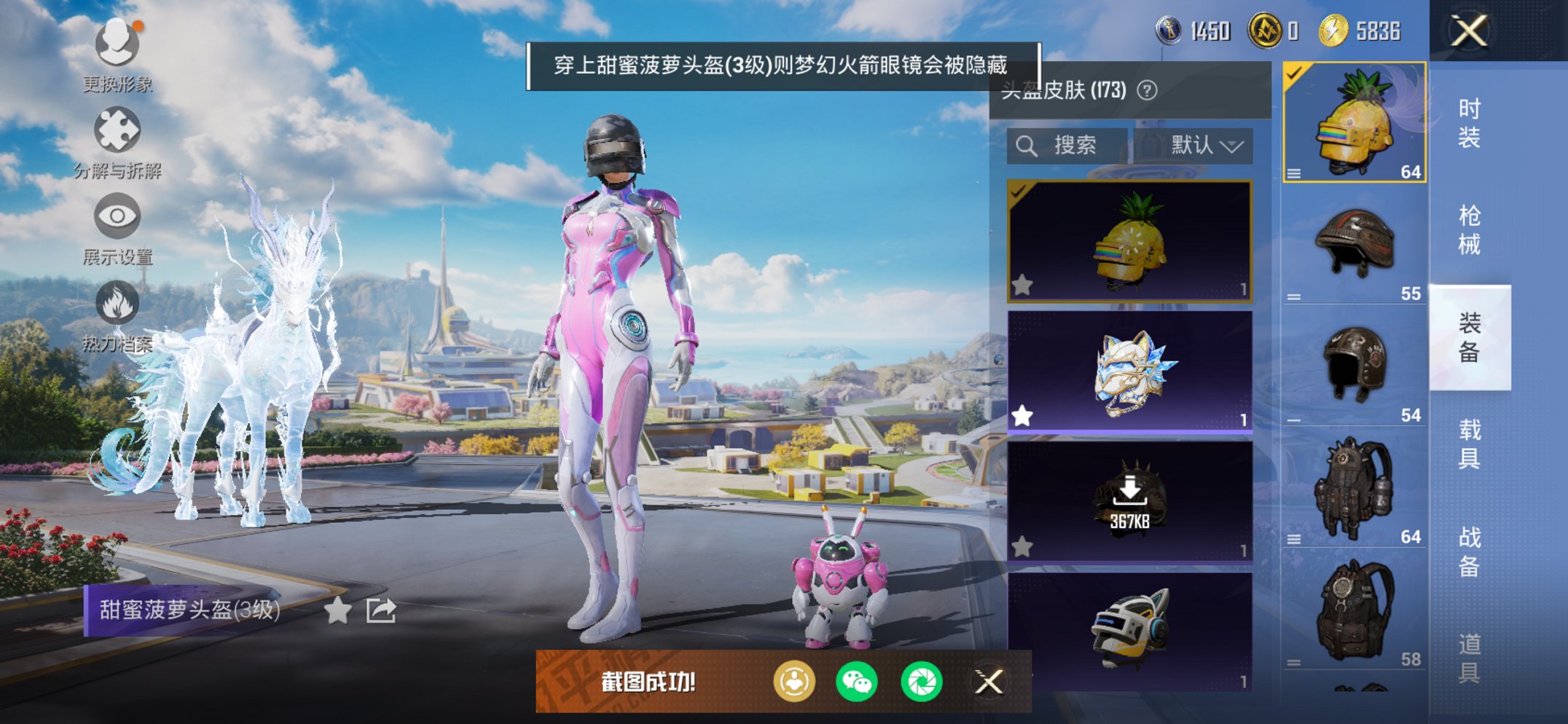The height and width of the screenshot is (724, 1568).
Task: Open the search icon in helmet skins panel
Action: (1027, 144)
